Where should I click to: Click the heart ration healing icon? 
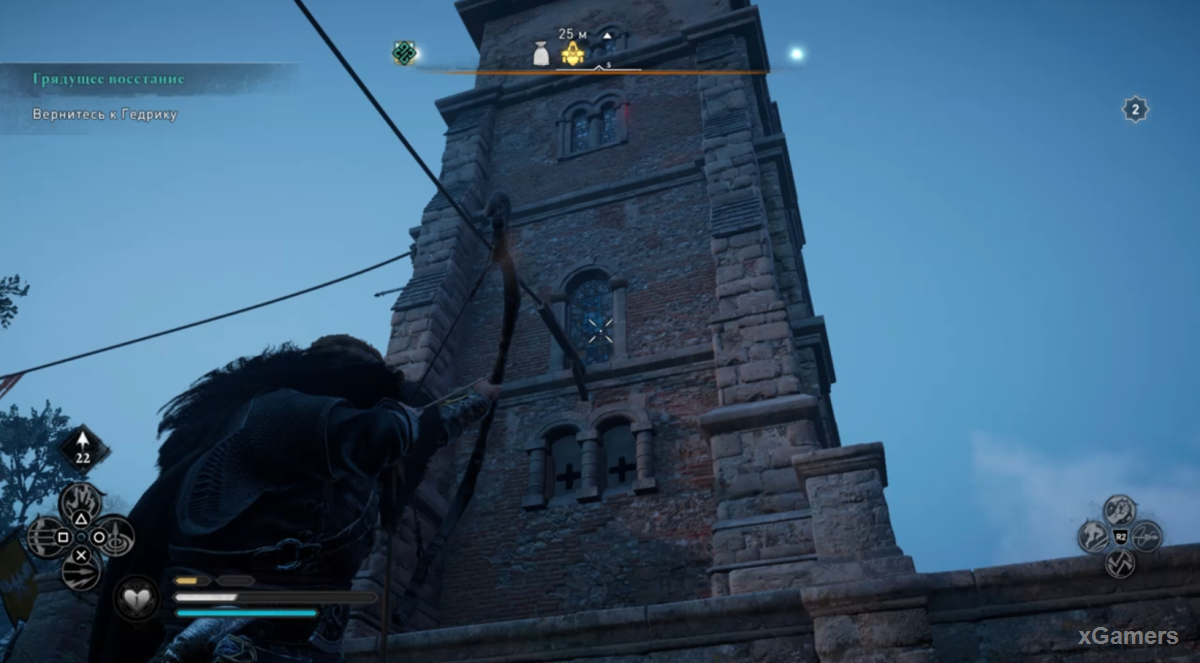[x=135, y=598]
